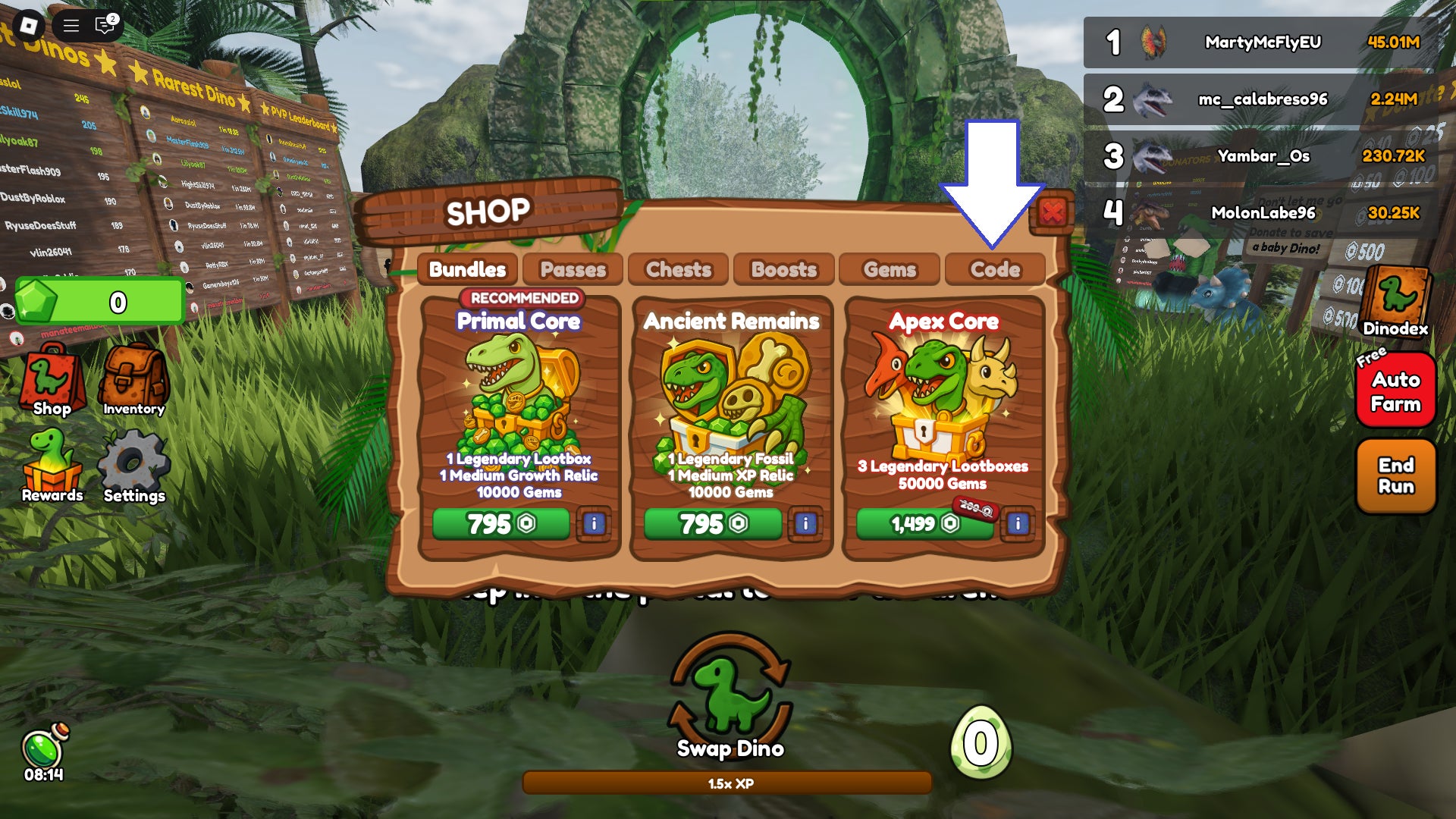Show info for Primal Core bundle
The image size is (1456, 819).
(x=594, y=523)
